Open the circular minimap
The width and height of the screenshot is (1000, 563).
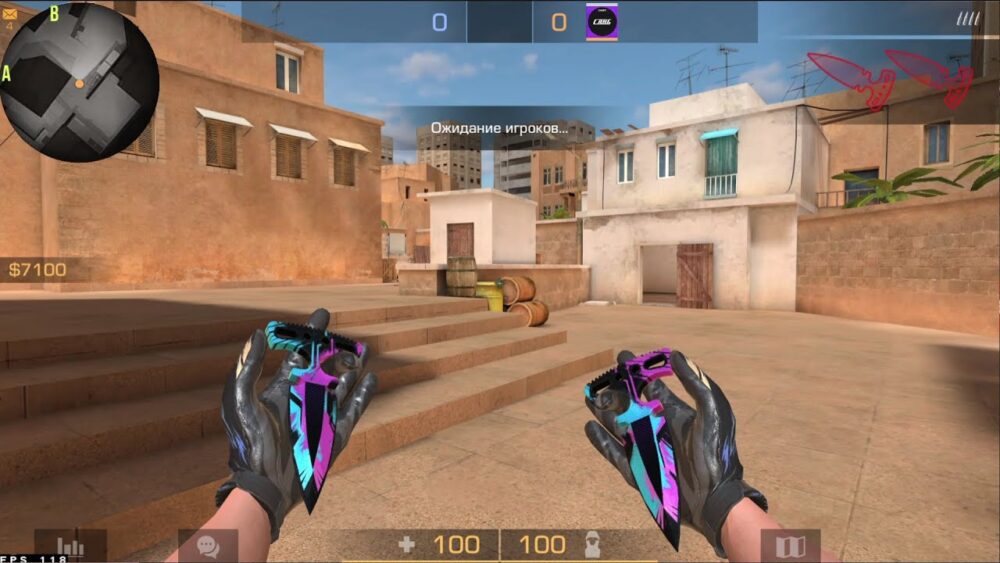coord(80,82)
